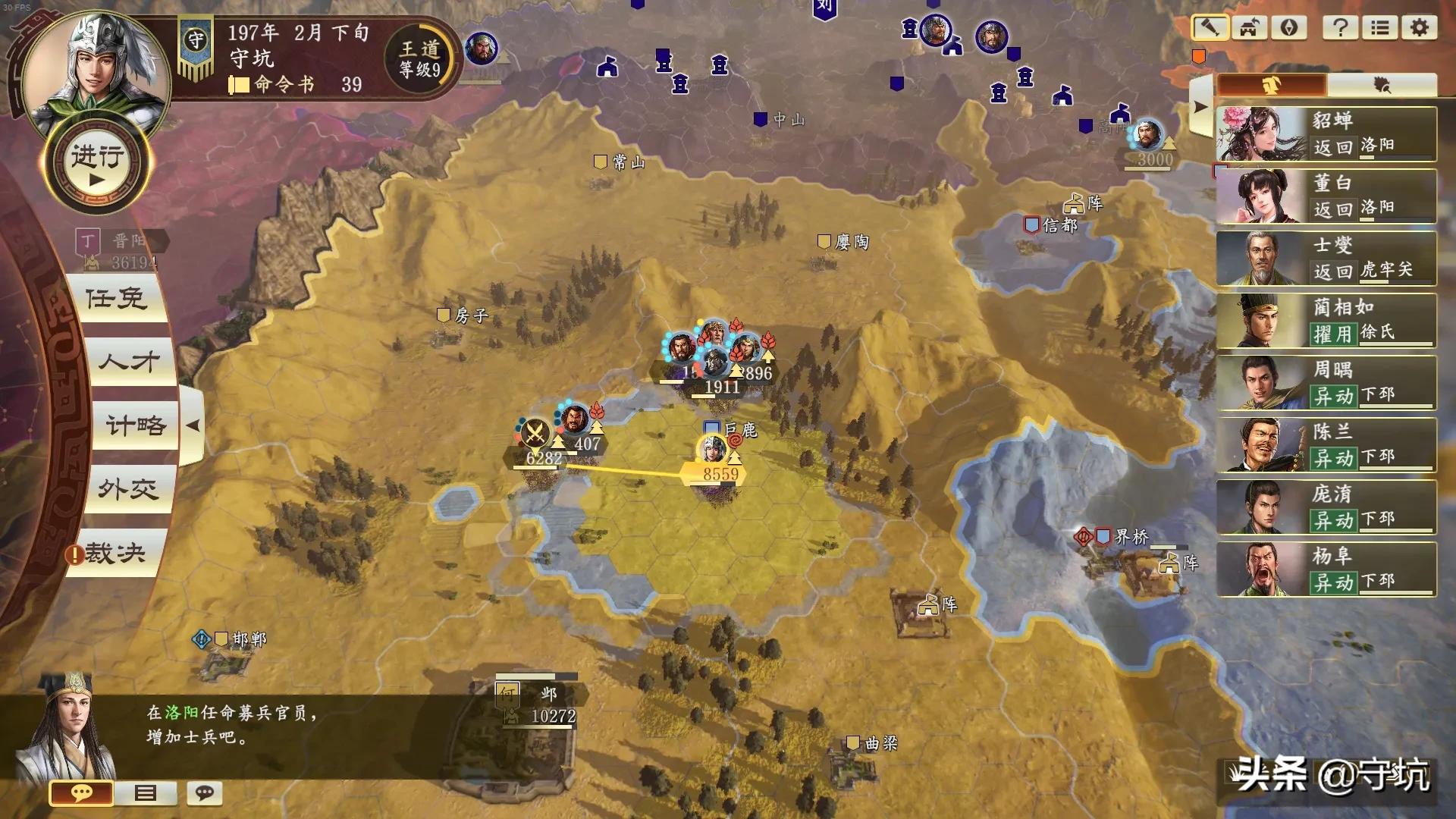Viewport: 1456px width, 819px height.
Task: Click the castle return icon button
Action: coord(1249,28)
